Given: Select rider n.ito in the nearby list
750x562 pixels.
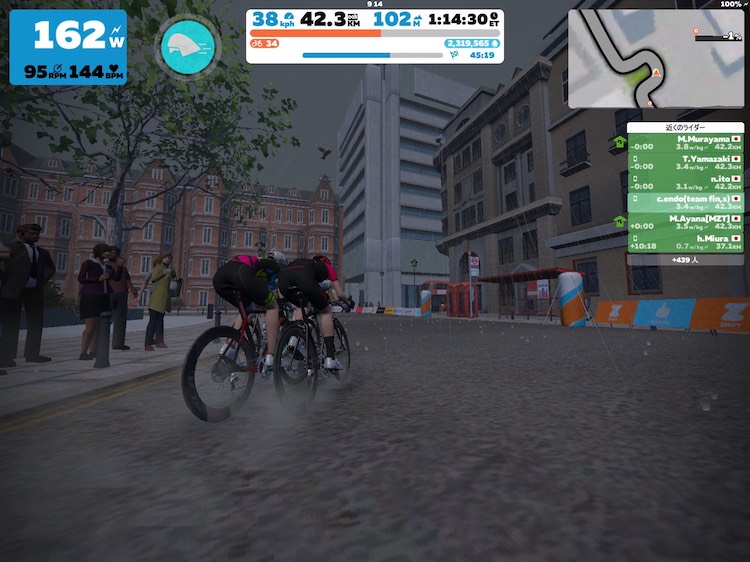Looking at the screenshot, I should coord(685,181).
